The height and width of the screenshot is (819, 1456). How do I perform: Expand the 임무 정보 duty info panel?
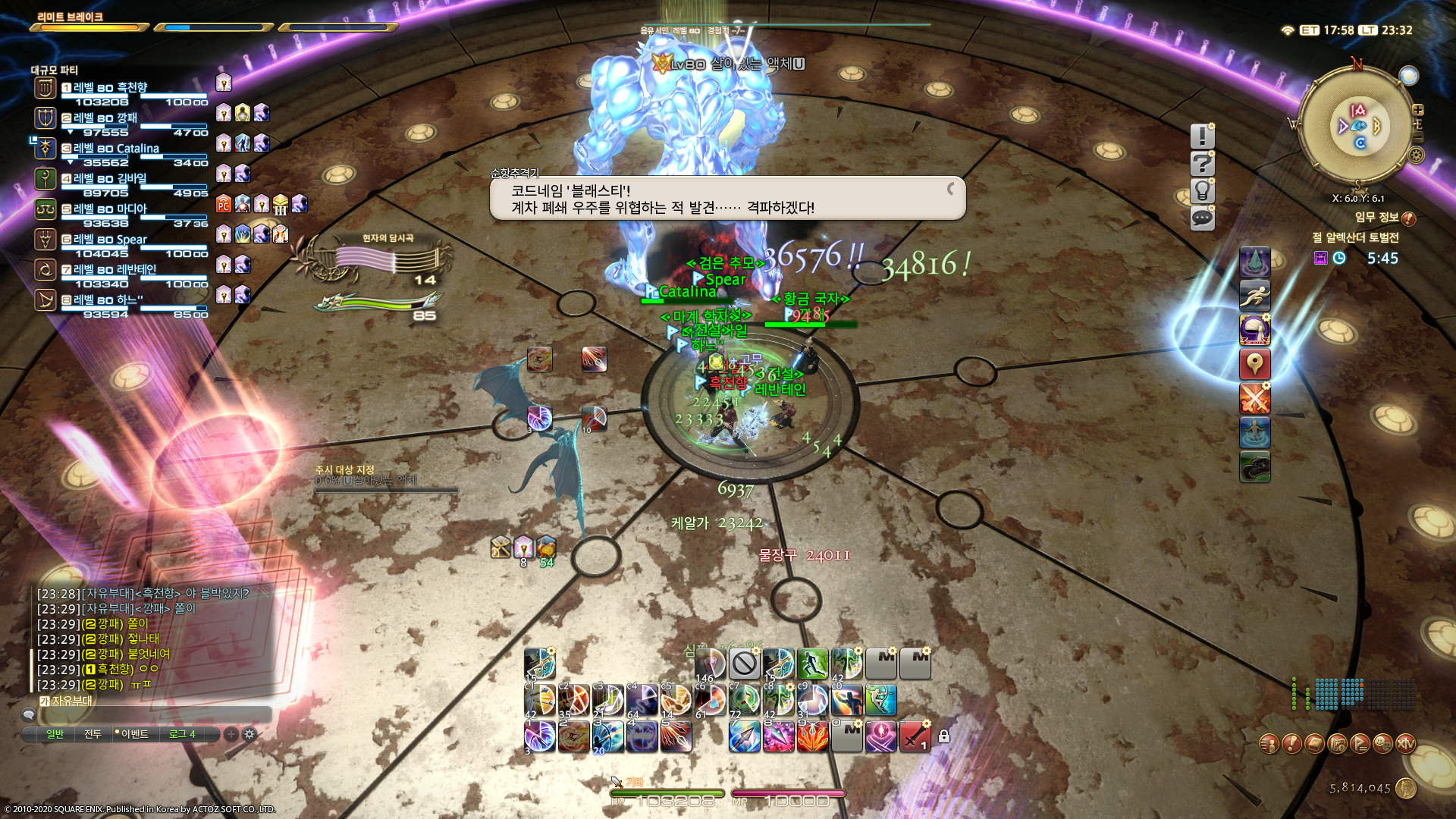(x=1410, y=218)
